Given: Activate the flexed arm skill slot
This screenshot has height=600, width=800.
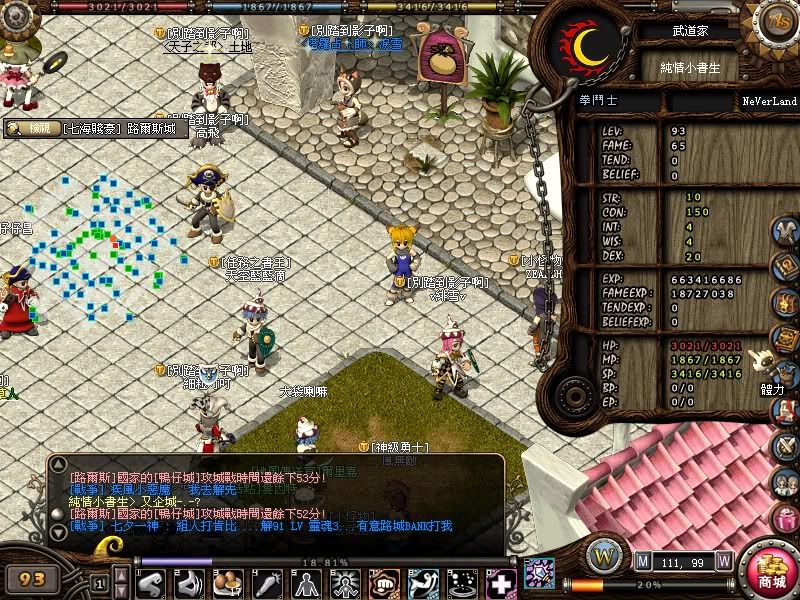Looking at the screenshot, I should click(x=151, y=583).
